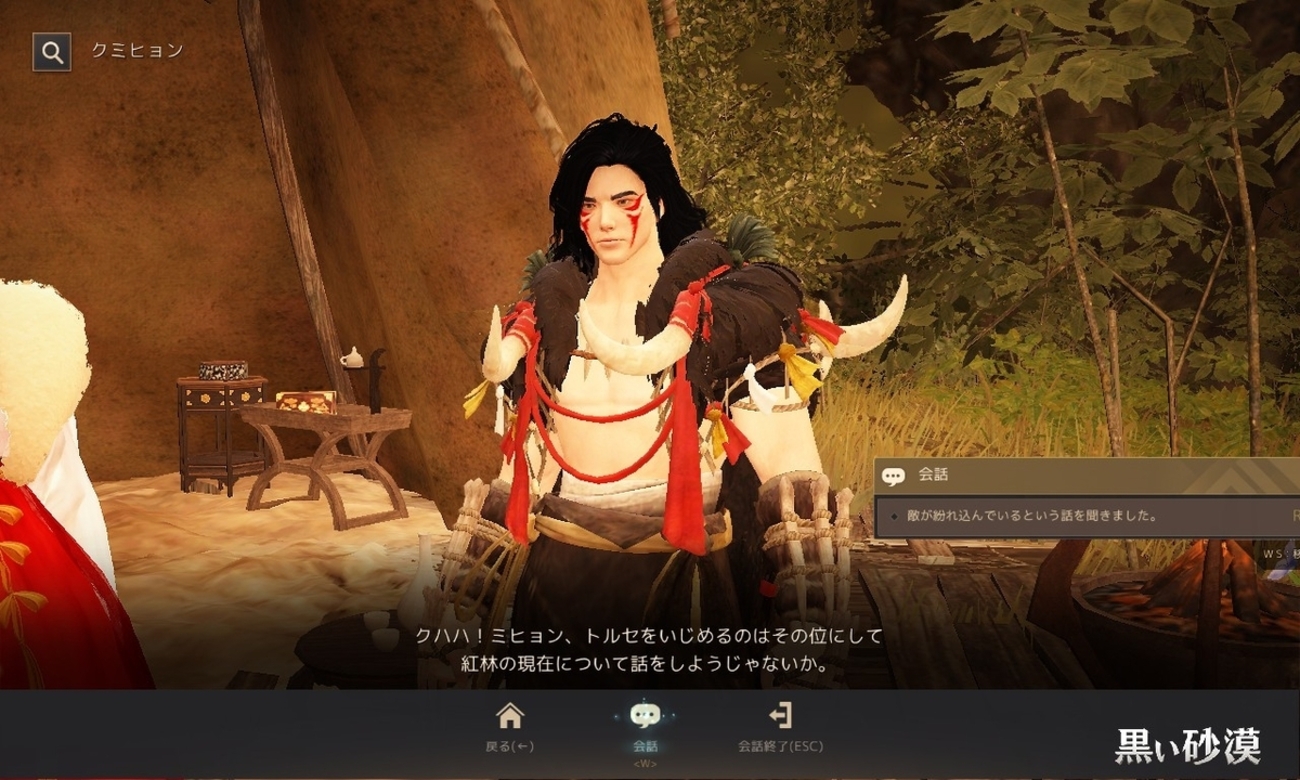
Task: Click the magnifying glass search icon
Action: pyautogui.click(x=52, y=52)
